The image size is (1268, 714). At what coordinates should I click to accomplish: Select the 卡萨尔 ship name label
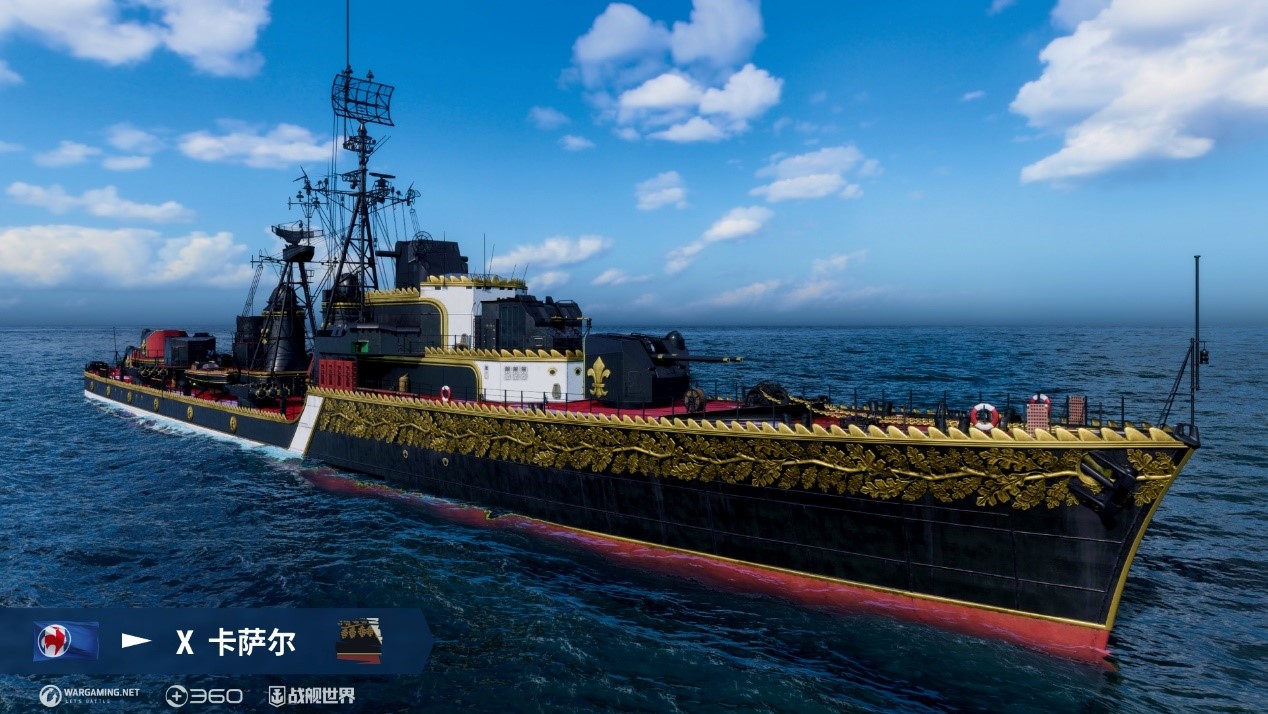(252, 642)
